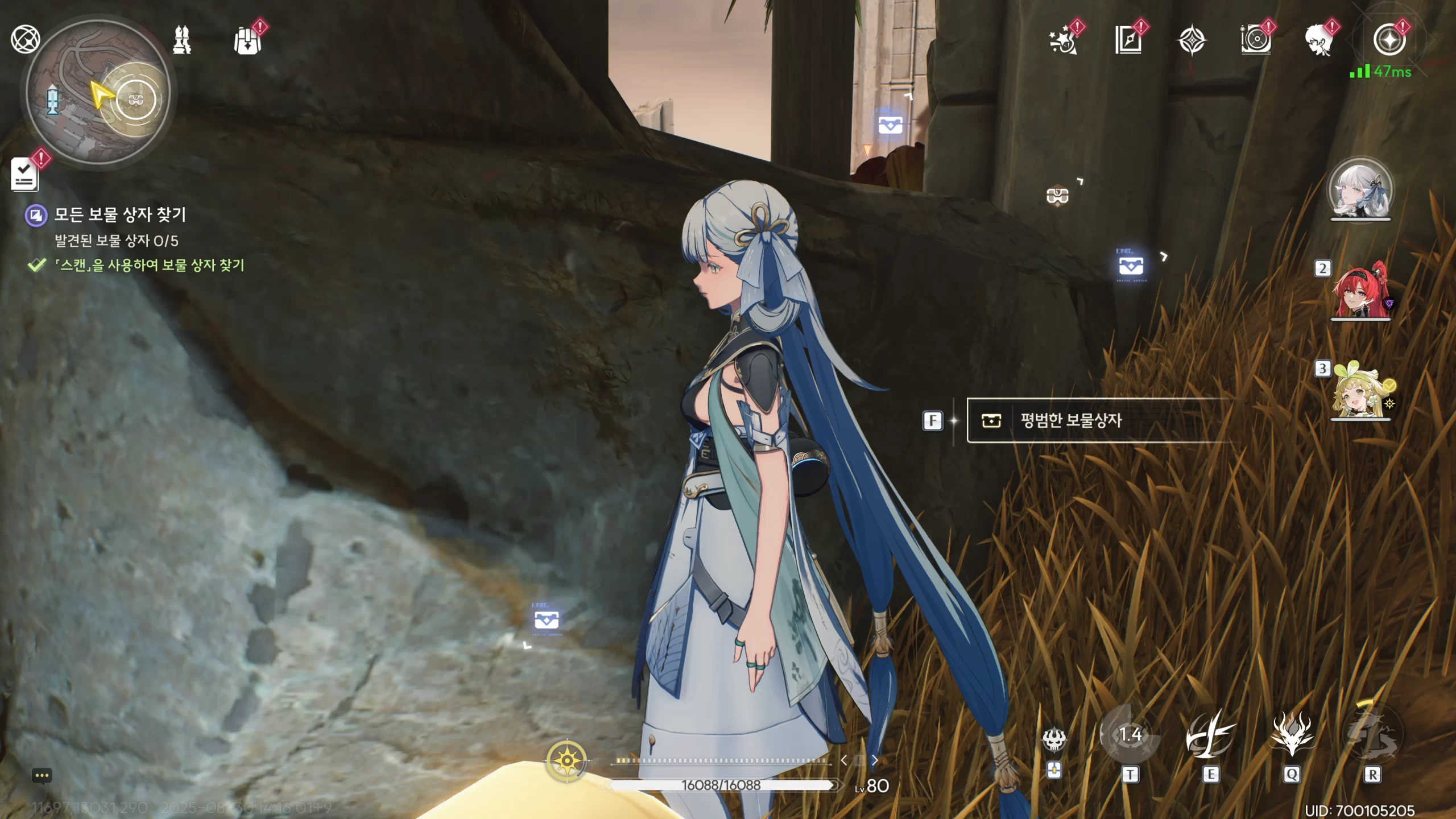Open the chess pieces menu icon
This screenshot has width=1456, height=819.
point(182,40)
